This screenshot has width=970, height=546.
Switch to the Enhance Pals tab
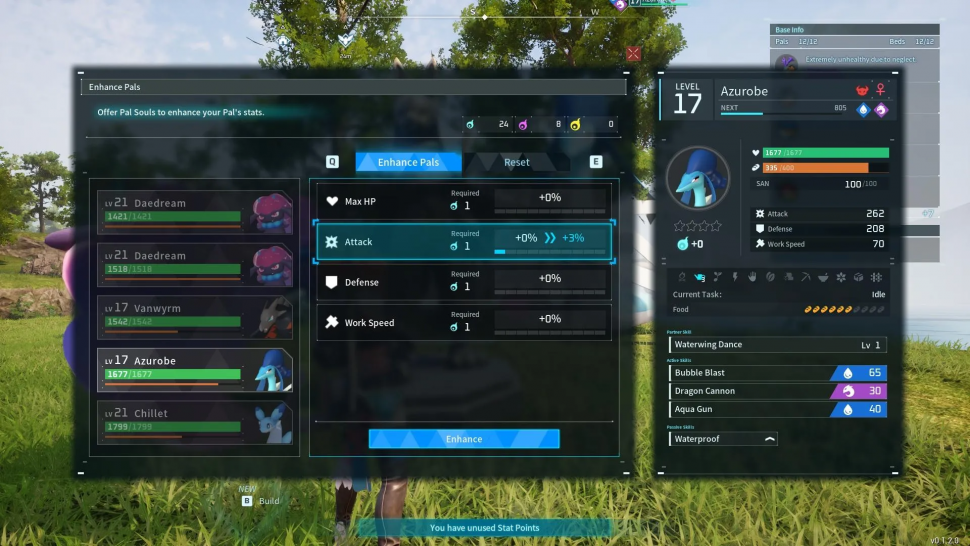(x=408, y=162)
